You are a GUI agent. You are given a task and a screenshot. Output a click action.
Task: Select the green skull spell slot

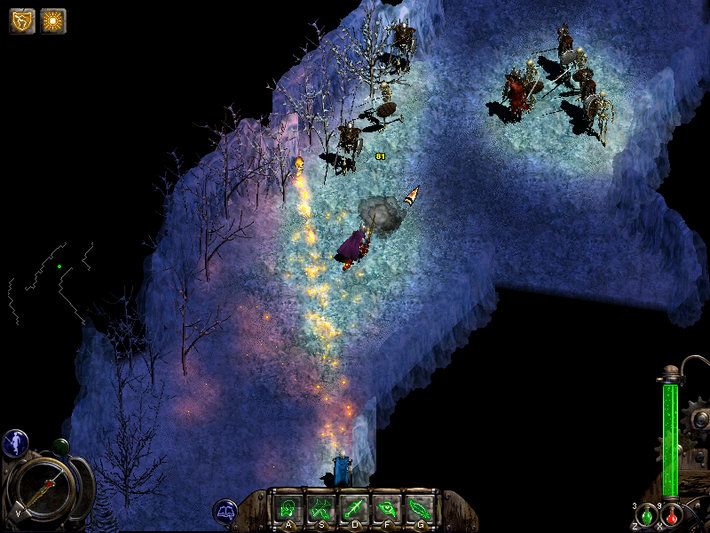(x=289, y=506)
